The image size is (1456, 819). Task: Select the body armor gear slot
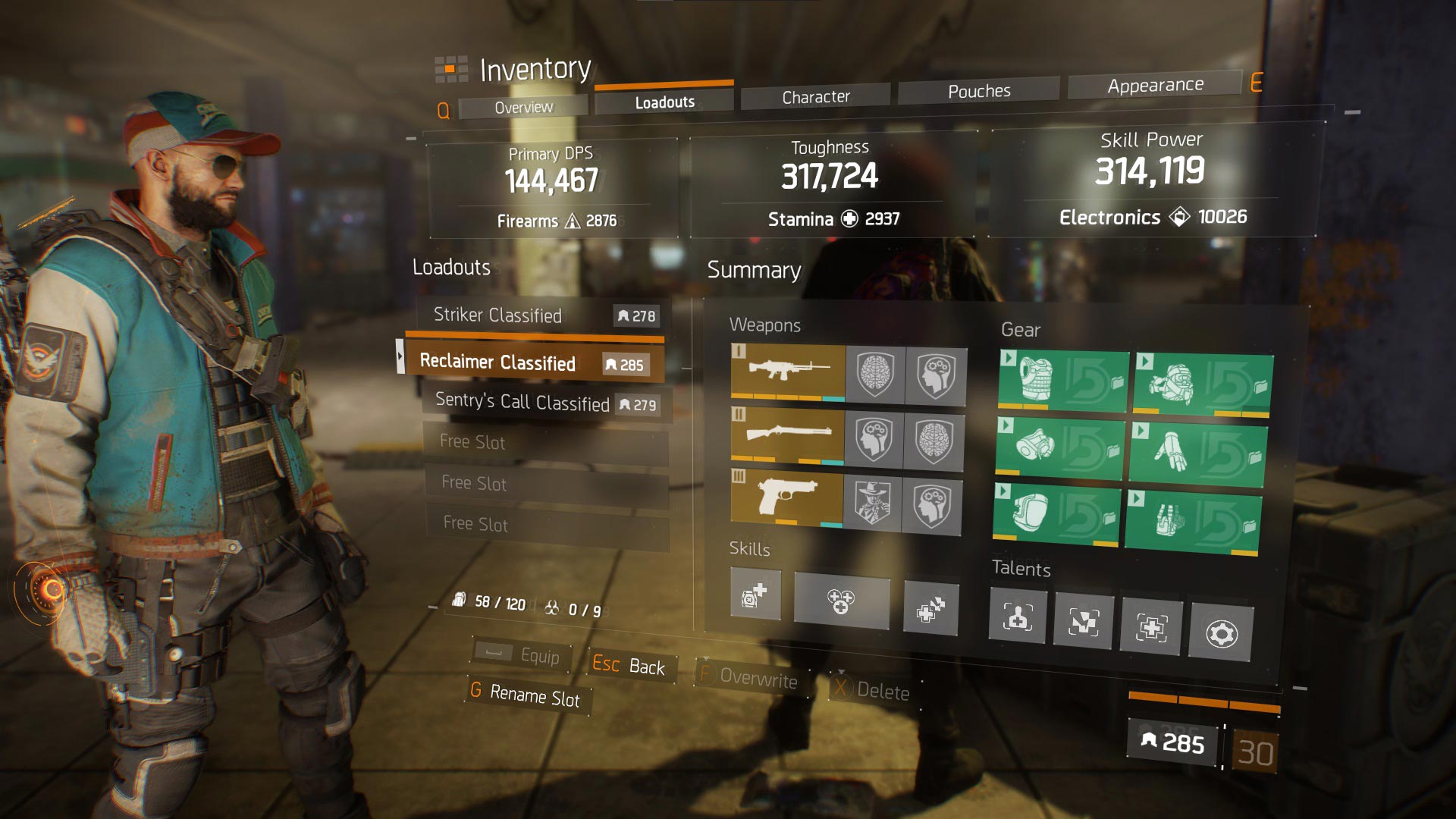(1062, 381)
